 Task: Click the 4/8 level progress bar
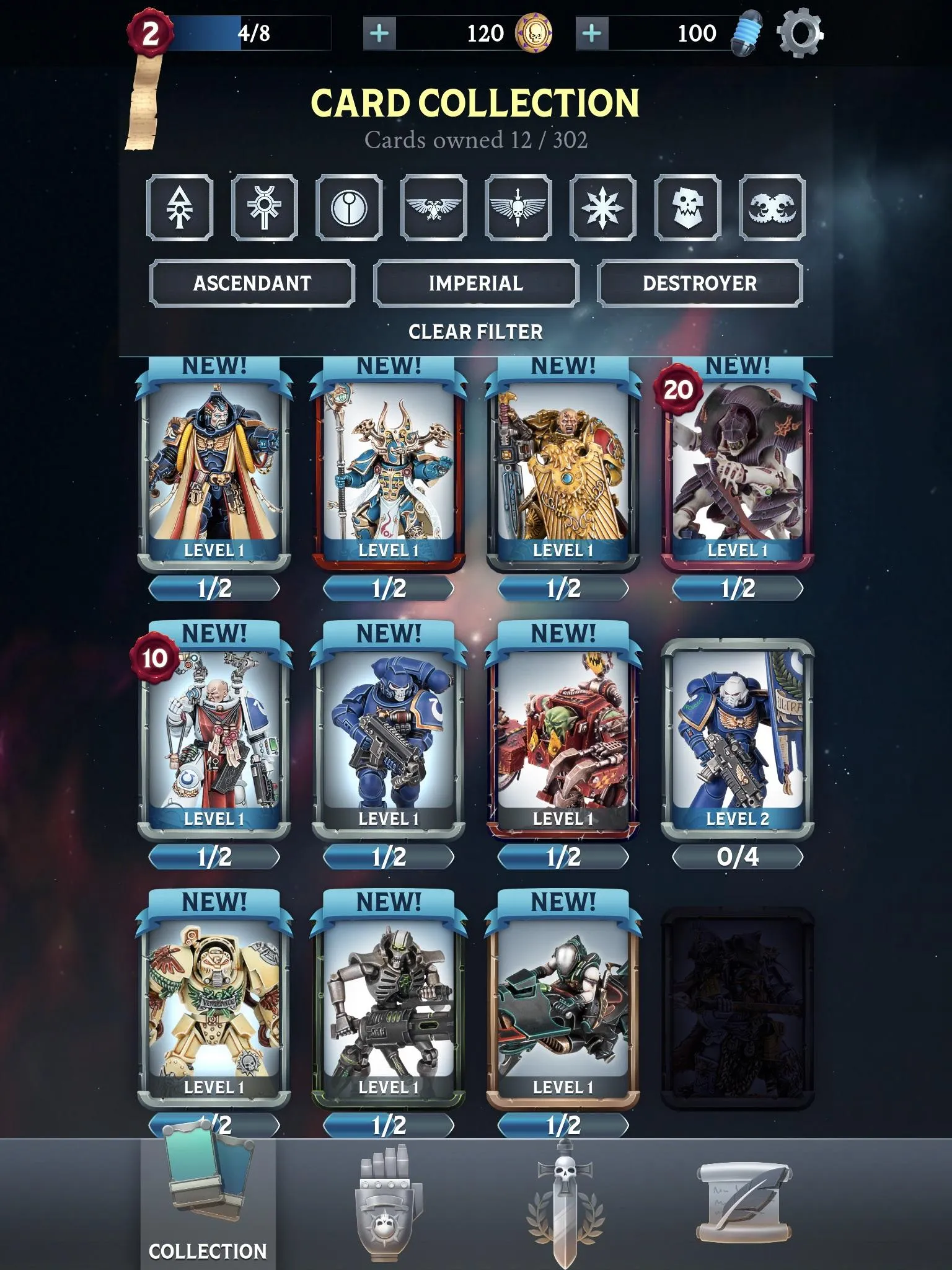(248, 32)
